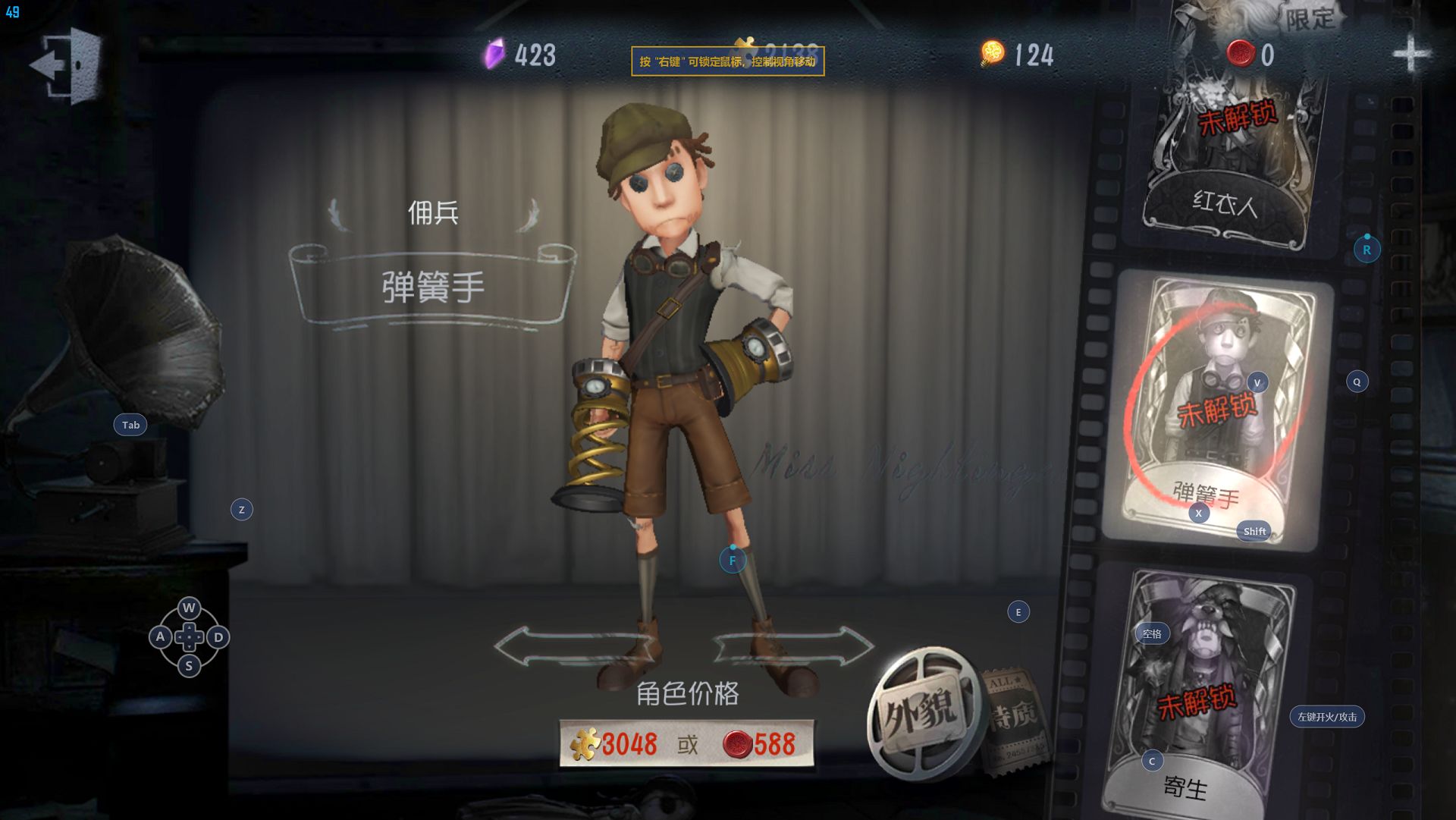Screen dimensions: 1456x820
Task: Open the 外貌 appearance film reel
Action: 921,712
